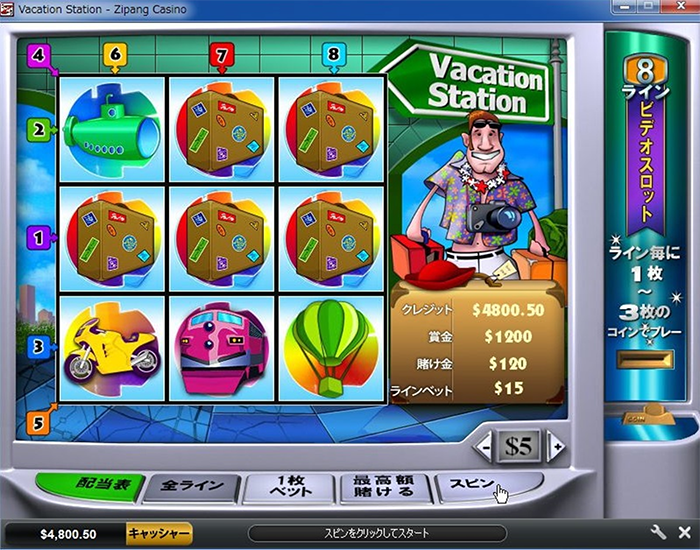Click payline marker 8 above the reels
The image size is (700, 550).
332,54
